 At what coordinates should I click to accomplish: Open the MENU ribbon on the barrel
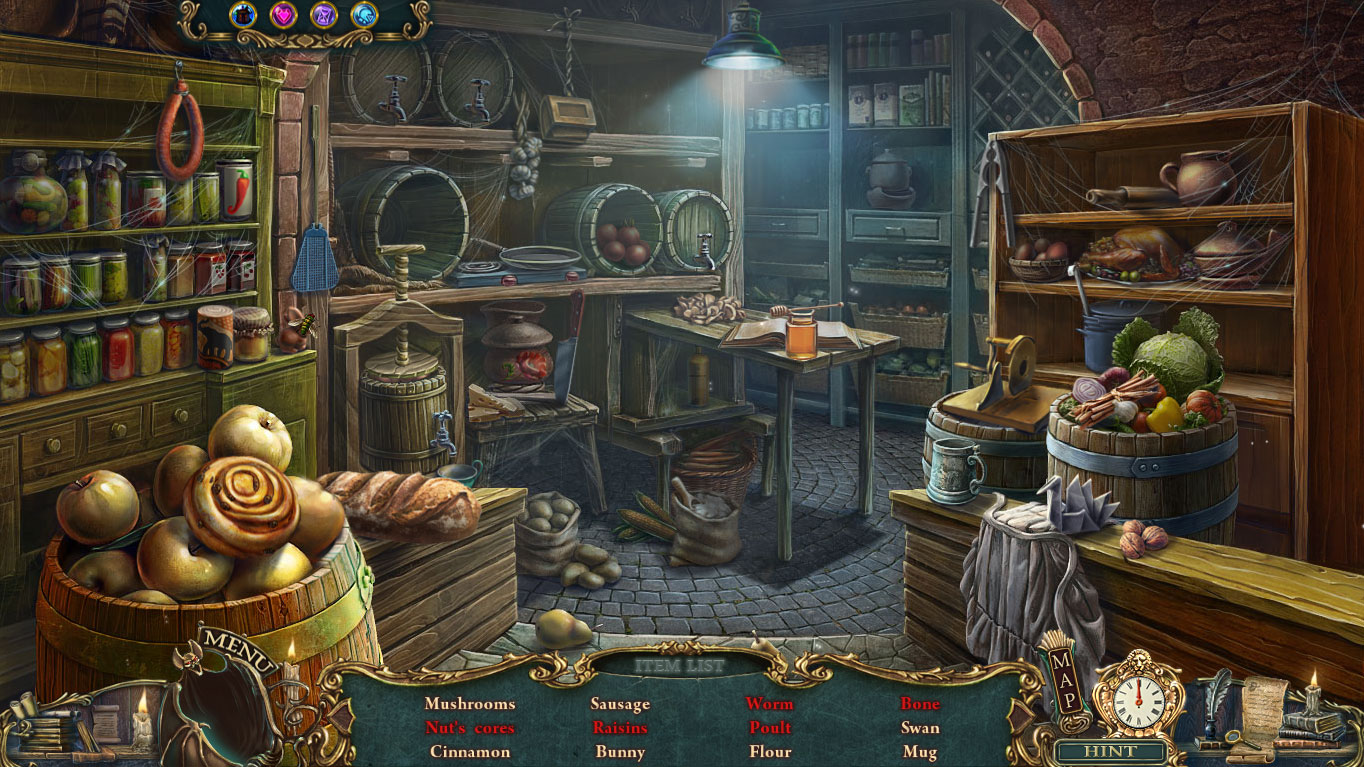(237, 648)
